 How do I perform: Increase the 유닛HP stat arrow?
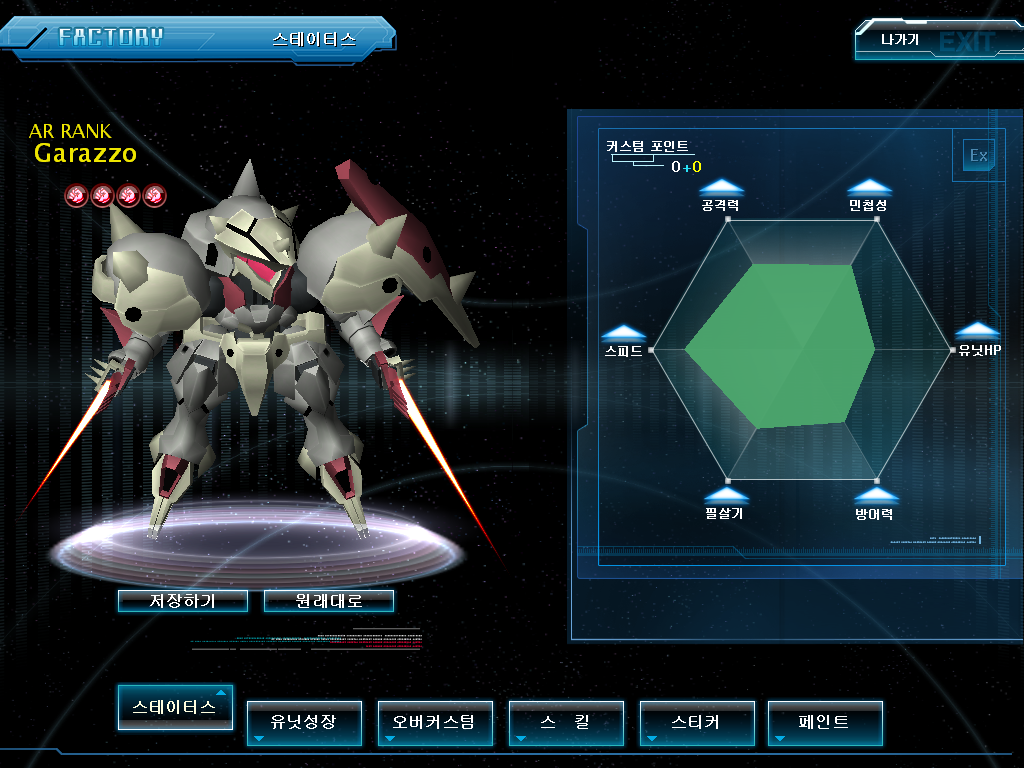pyautogui.click(x=978, y=332)
